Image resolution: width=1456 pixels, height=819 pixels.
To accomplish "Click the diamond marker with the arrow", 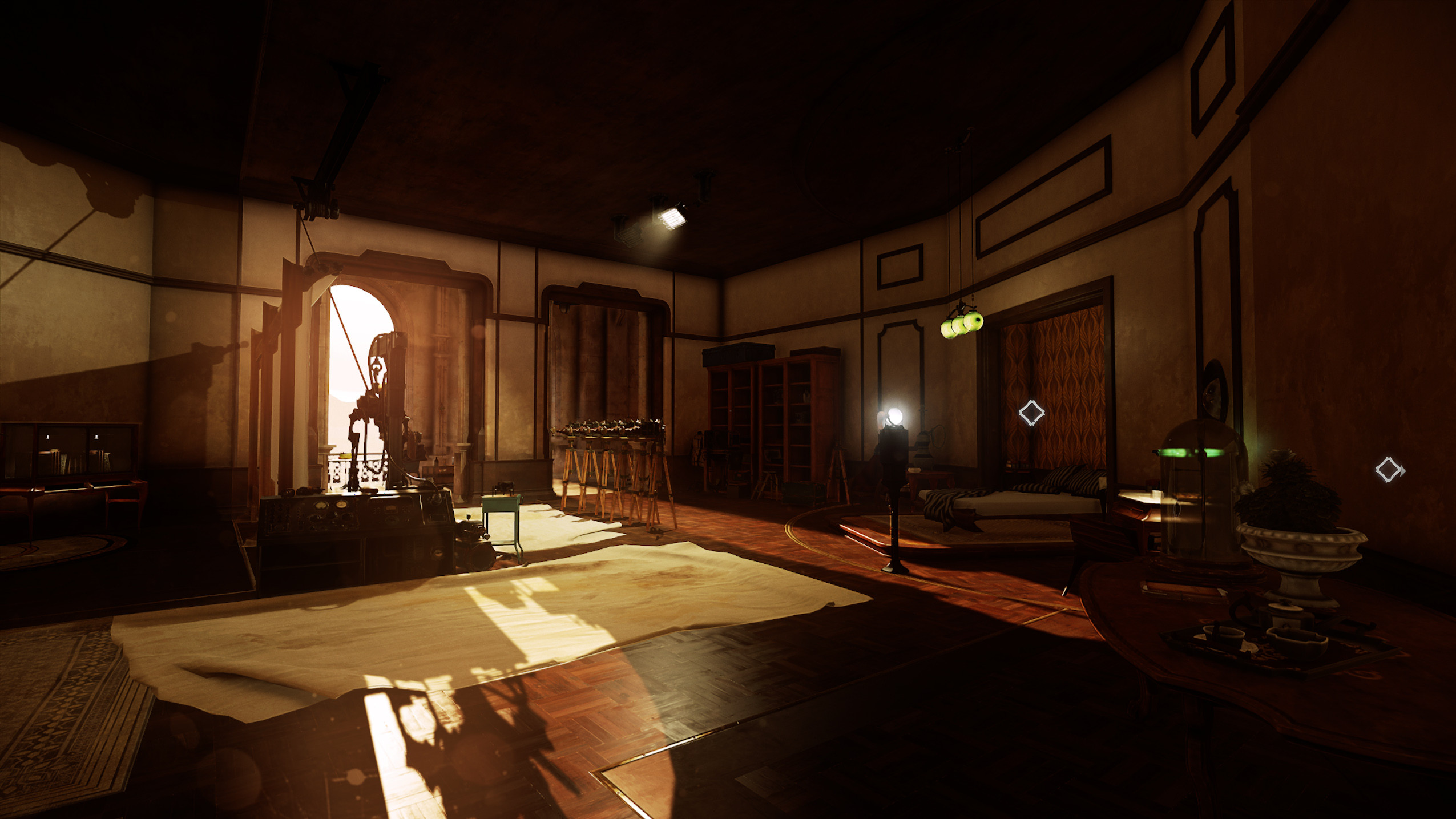I will coord(1389,470).
